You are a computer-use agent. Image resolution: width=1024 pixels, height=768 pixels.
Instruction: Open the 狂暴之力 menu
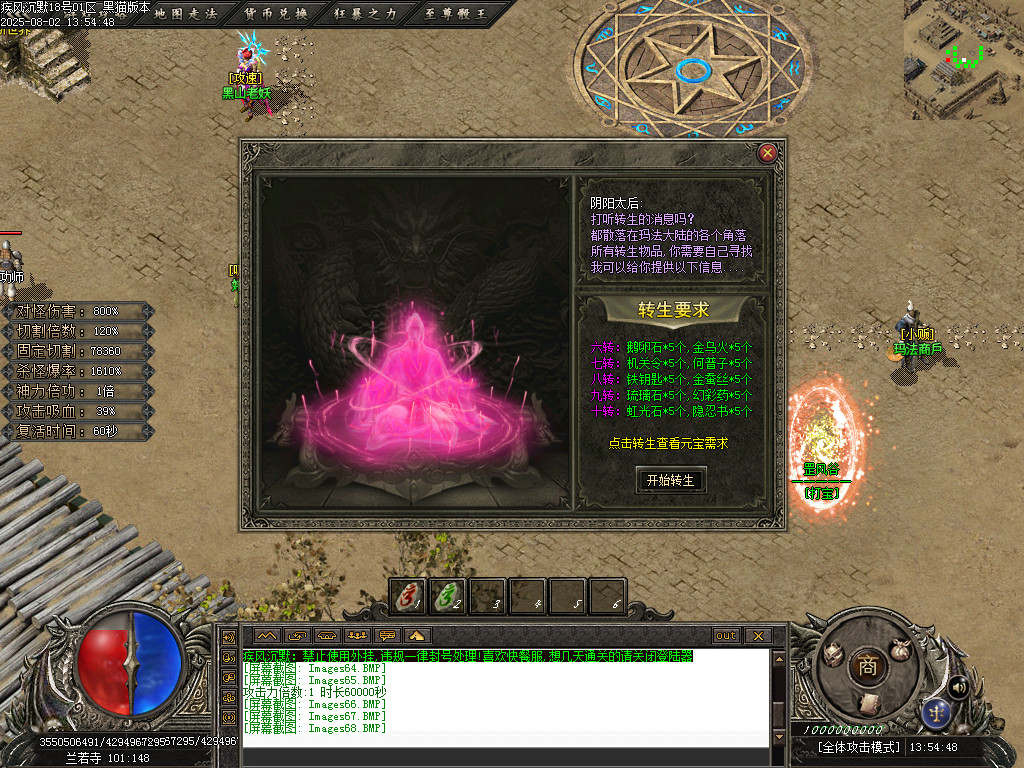[366, 14]
